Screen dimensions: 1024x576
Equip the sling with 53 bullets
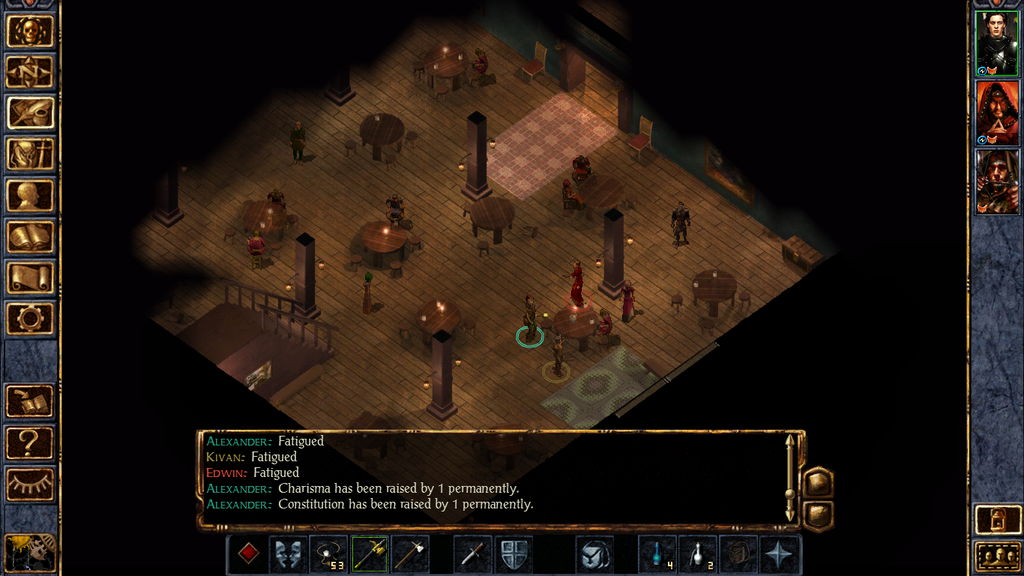point(329,554)
